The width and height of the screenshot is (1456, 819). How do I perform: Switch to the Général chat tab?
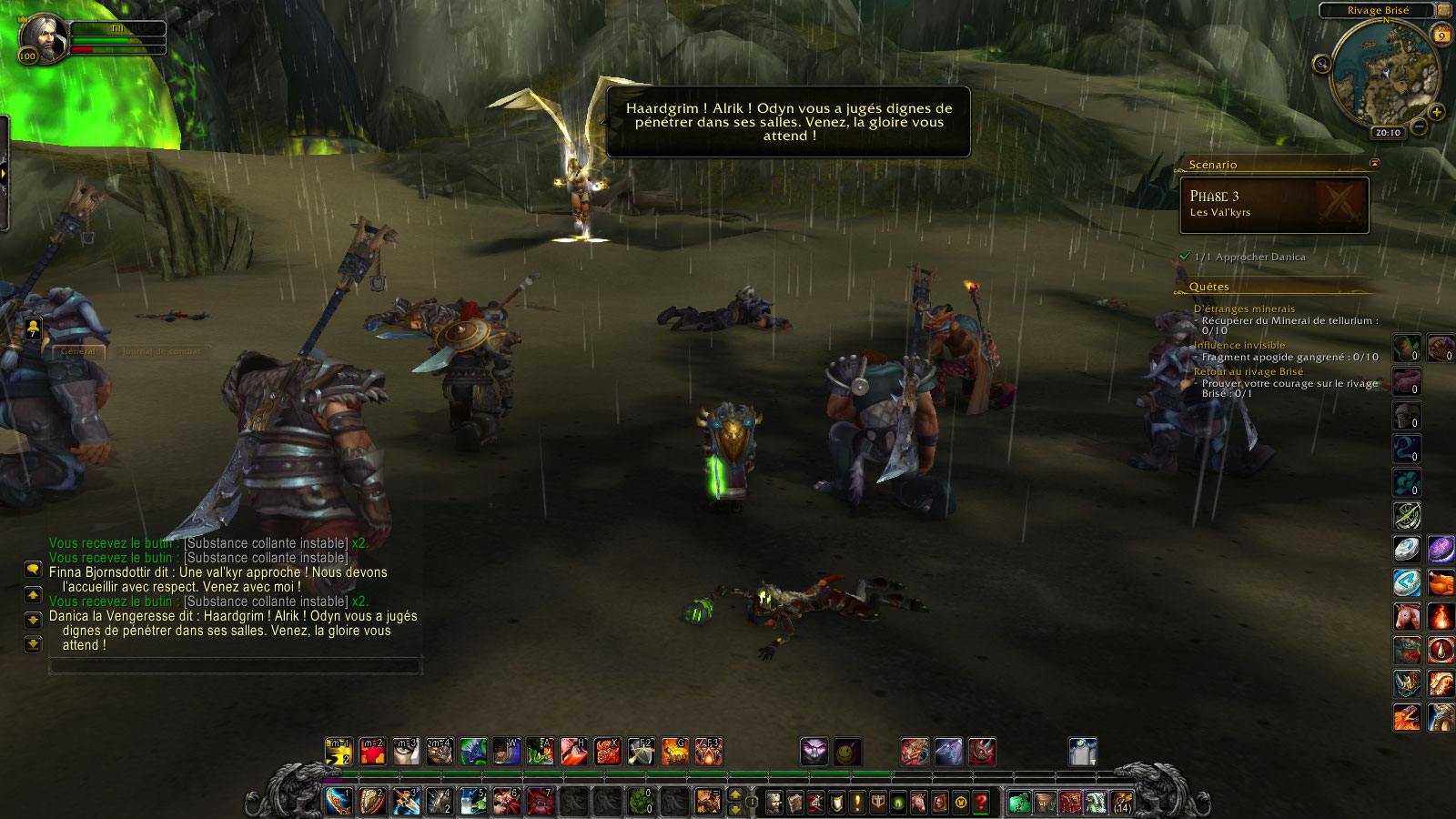tap(78, 350)
